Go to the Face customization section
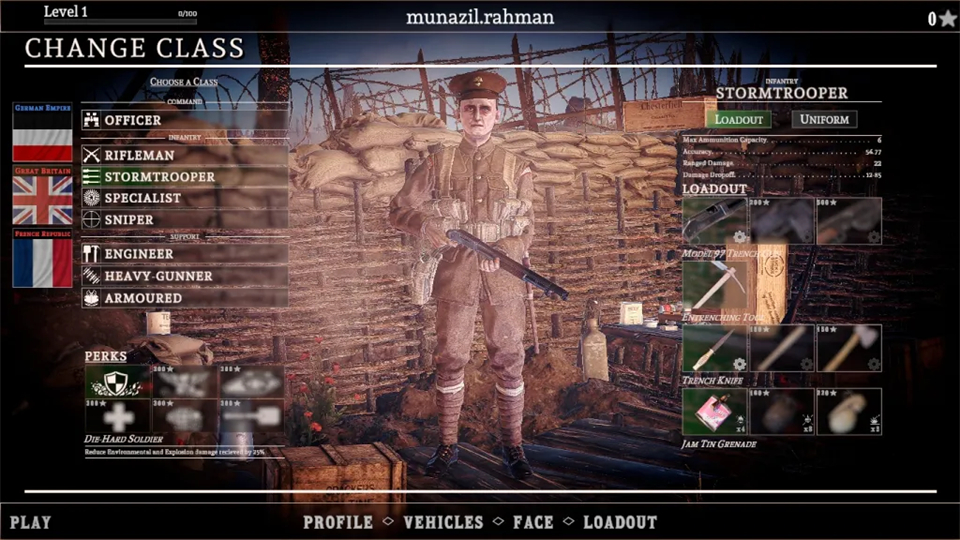Image resolution: width=960 pixels, height=540 pixels. click(x=533, y=522)
